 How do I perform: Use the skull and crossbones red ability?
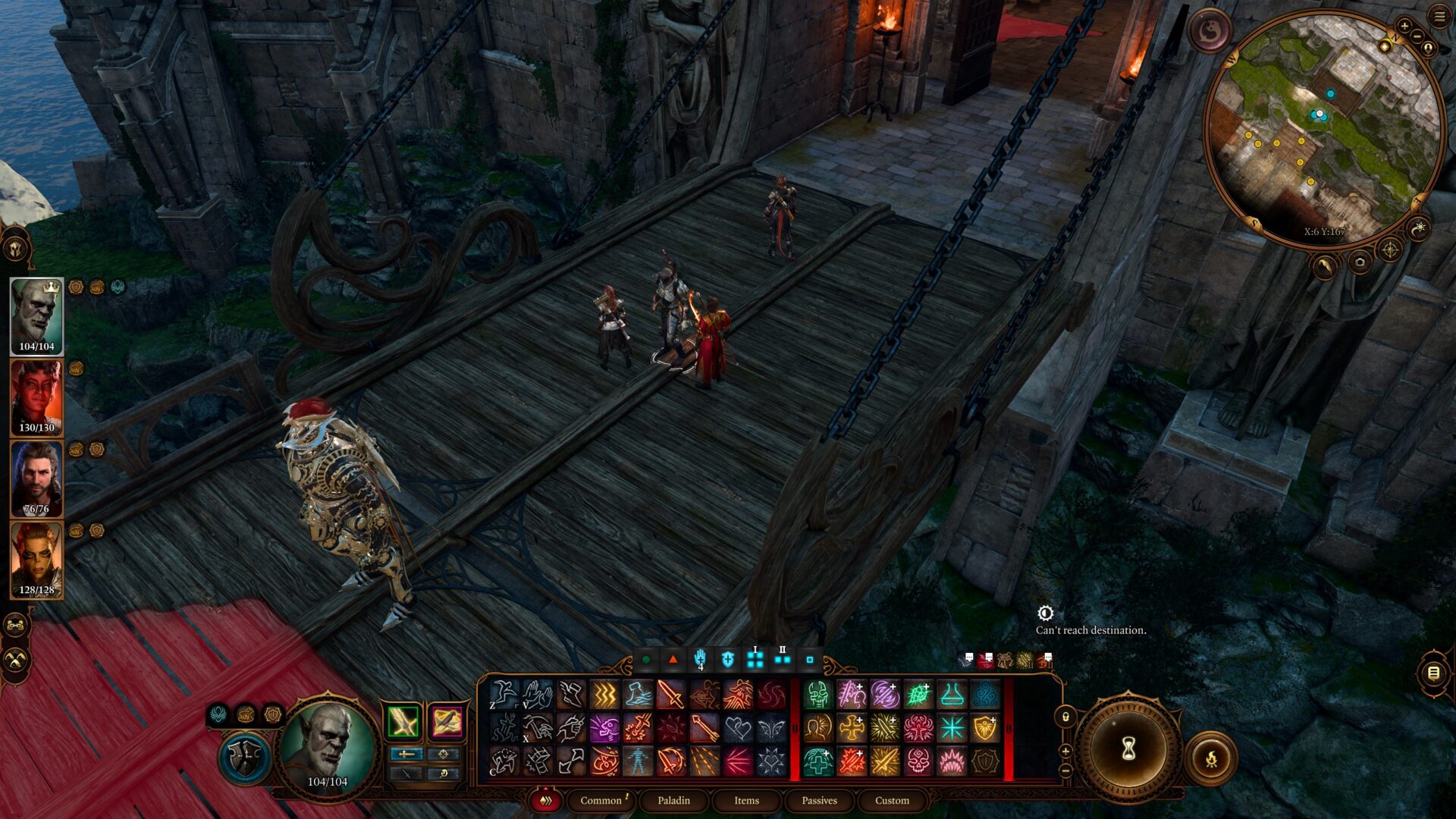tap(918, 761)
